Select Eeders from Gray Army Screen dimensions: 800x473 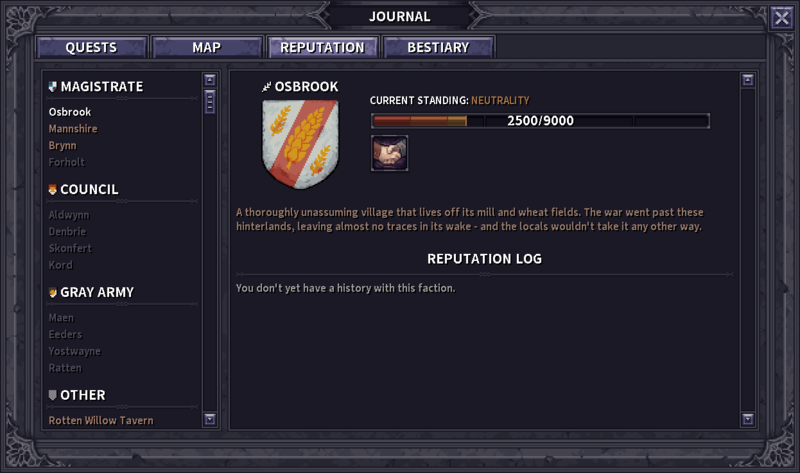tap(65, 334)
